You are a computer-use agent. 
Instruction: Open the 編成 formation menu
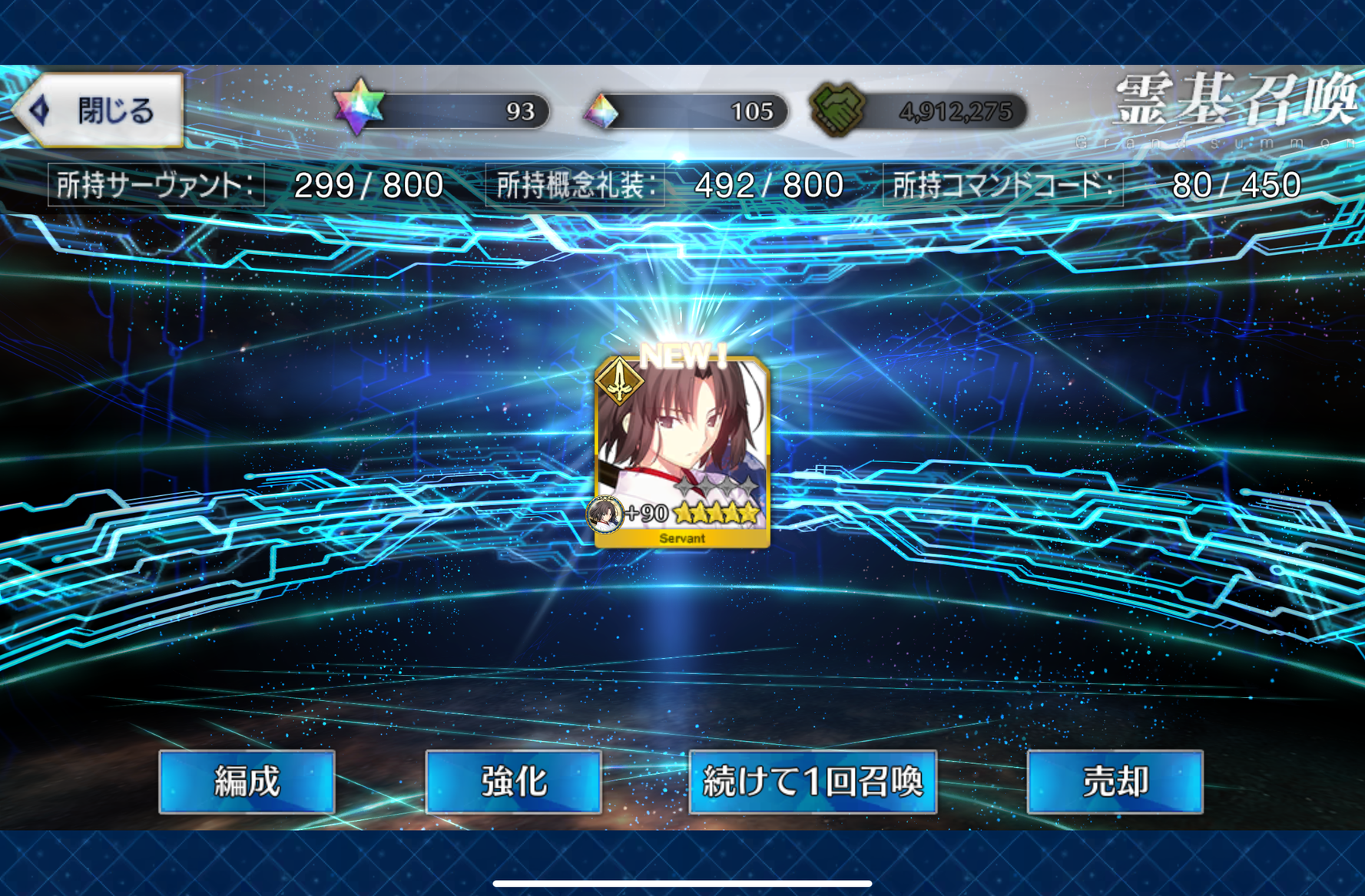point(247,782)
